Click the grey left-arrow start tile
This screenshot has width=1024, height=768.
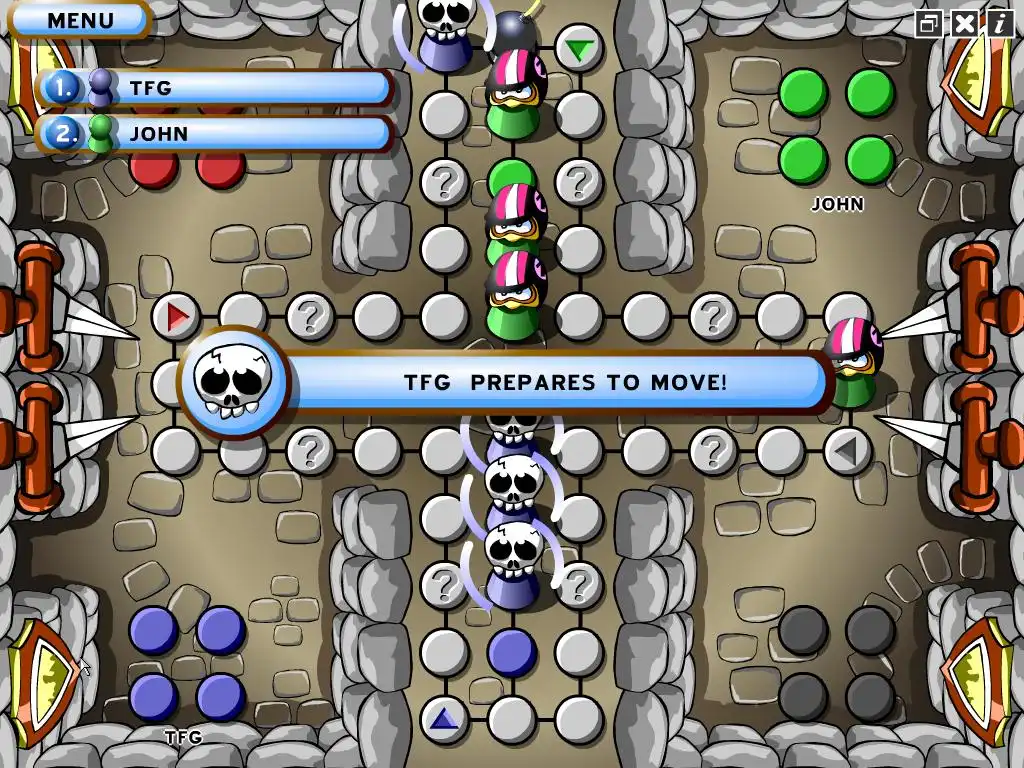tap(847, 452)
